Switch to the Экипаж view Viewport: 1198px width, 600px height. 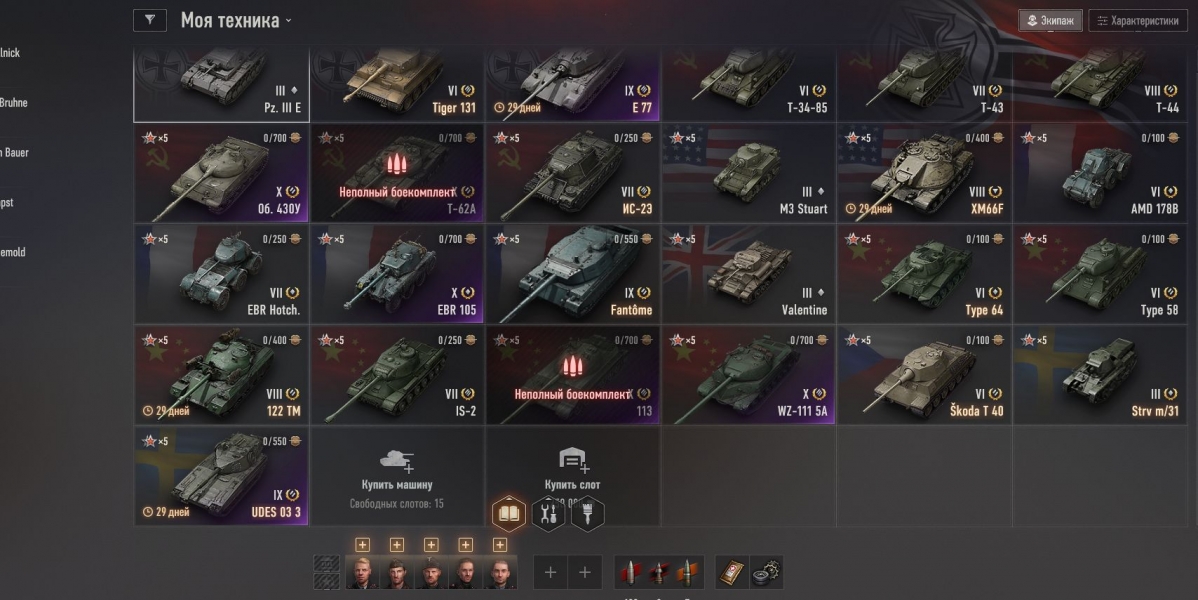coord(1050,21)
